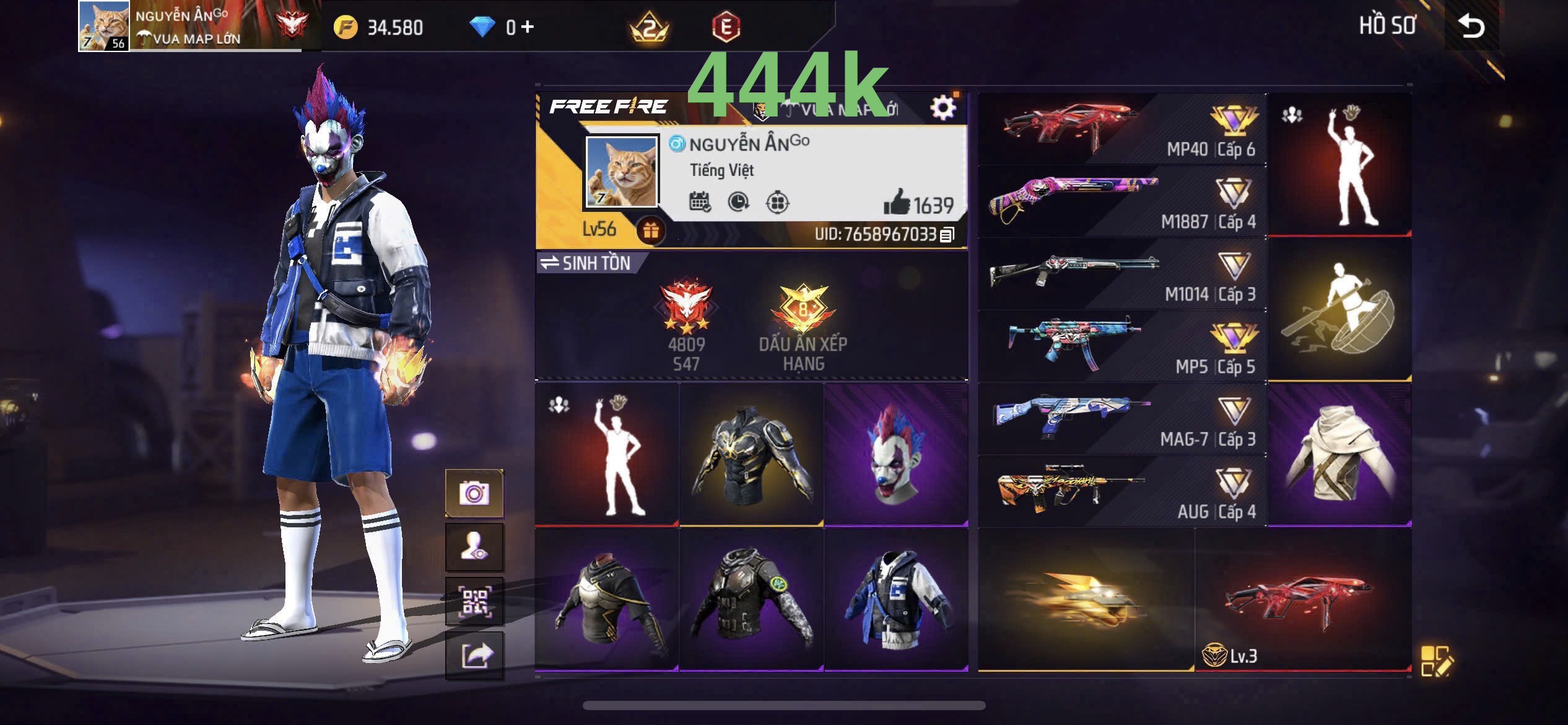Pick the MP5 Cấp 5 weapon skin
Image resolution: width=1568 pixels, height=725 pixels.
pos(1122,346)
